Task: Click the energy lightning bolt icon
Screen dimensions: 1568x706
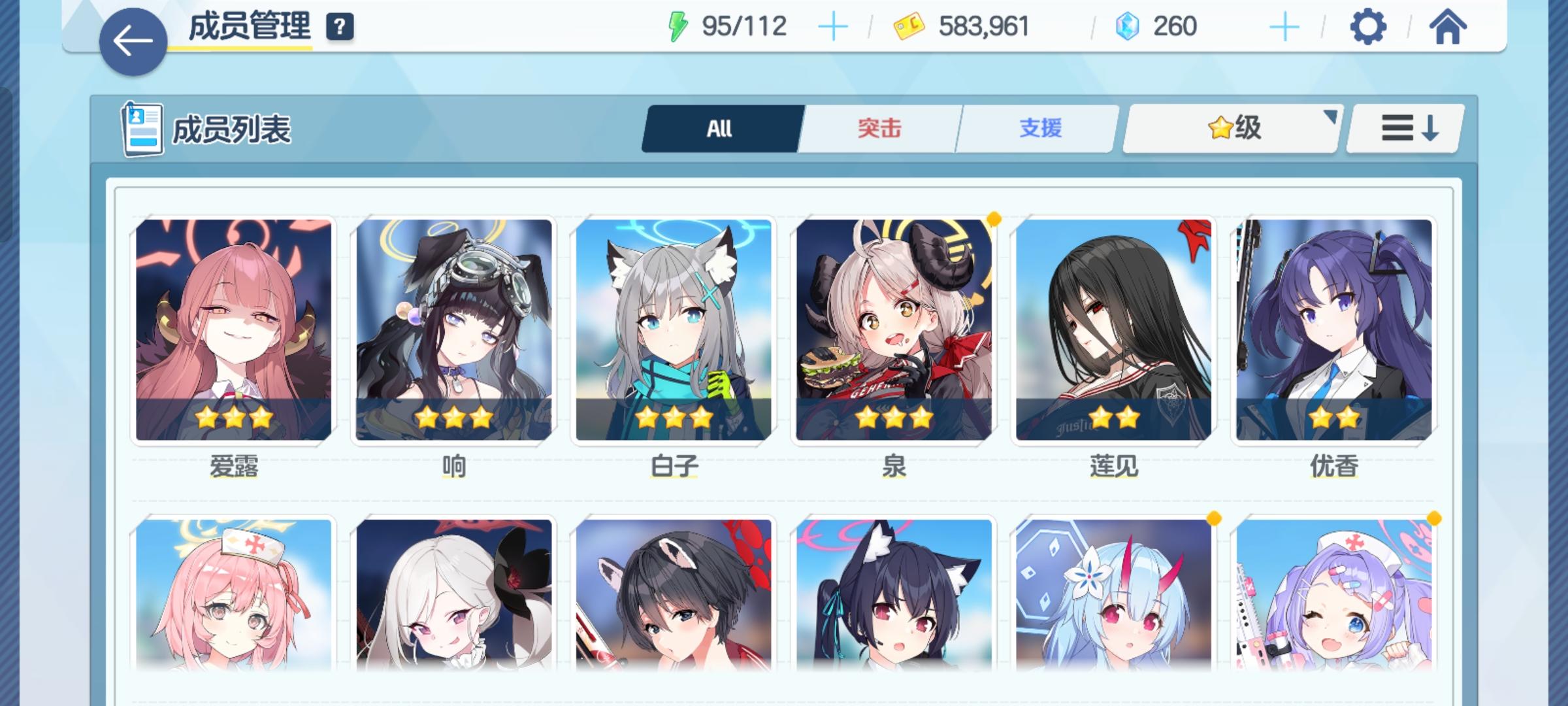Action: point(679,26)
